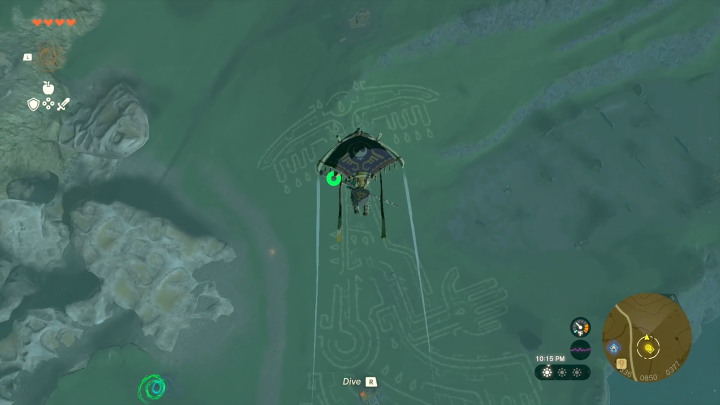Screen dimensions: 720x405
Task: Activate the faded orange ability wheel icon
Action: 48,56
